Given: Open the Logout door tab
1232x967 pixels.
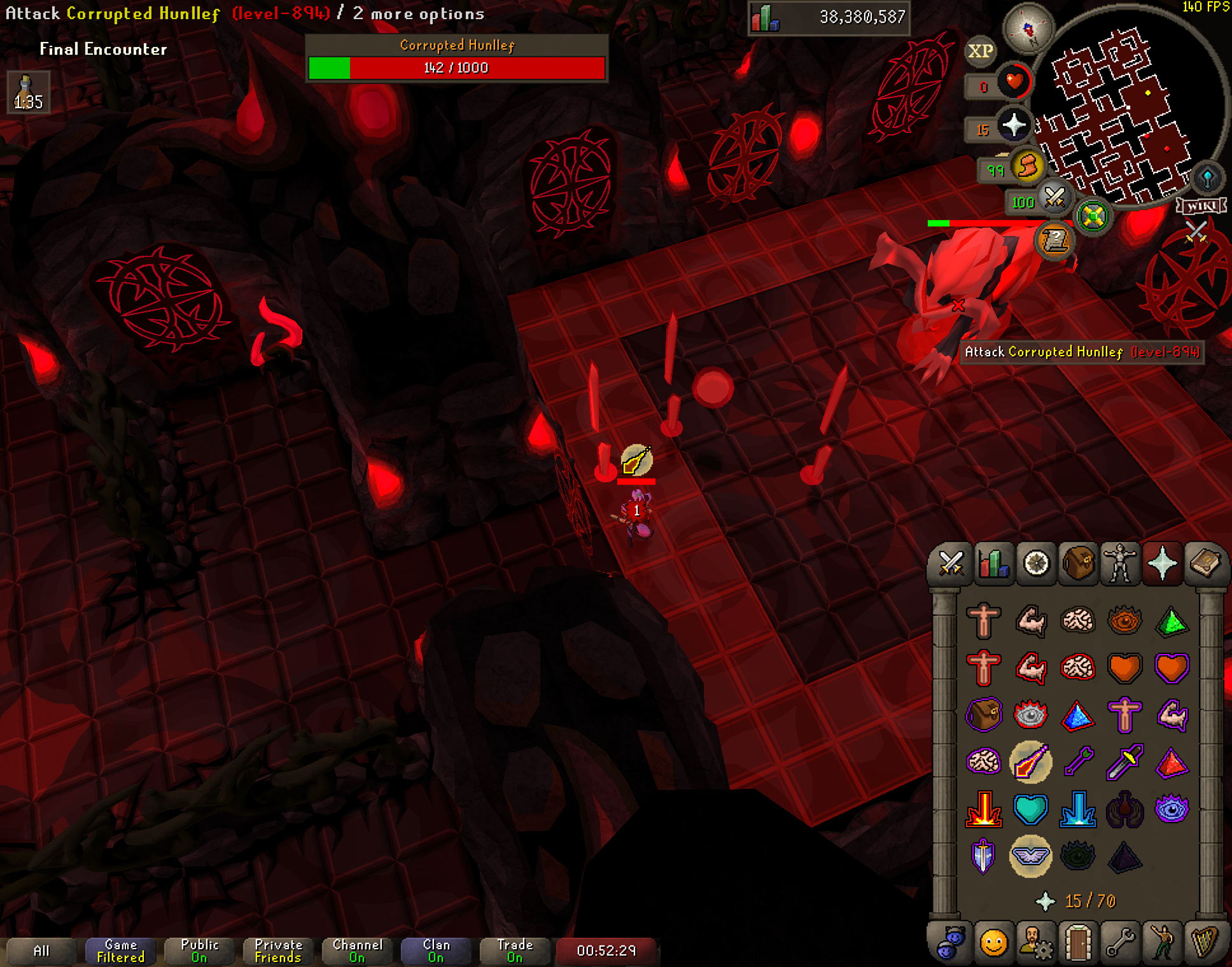Looking at the screenshot, I should click(1078, 942).
